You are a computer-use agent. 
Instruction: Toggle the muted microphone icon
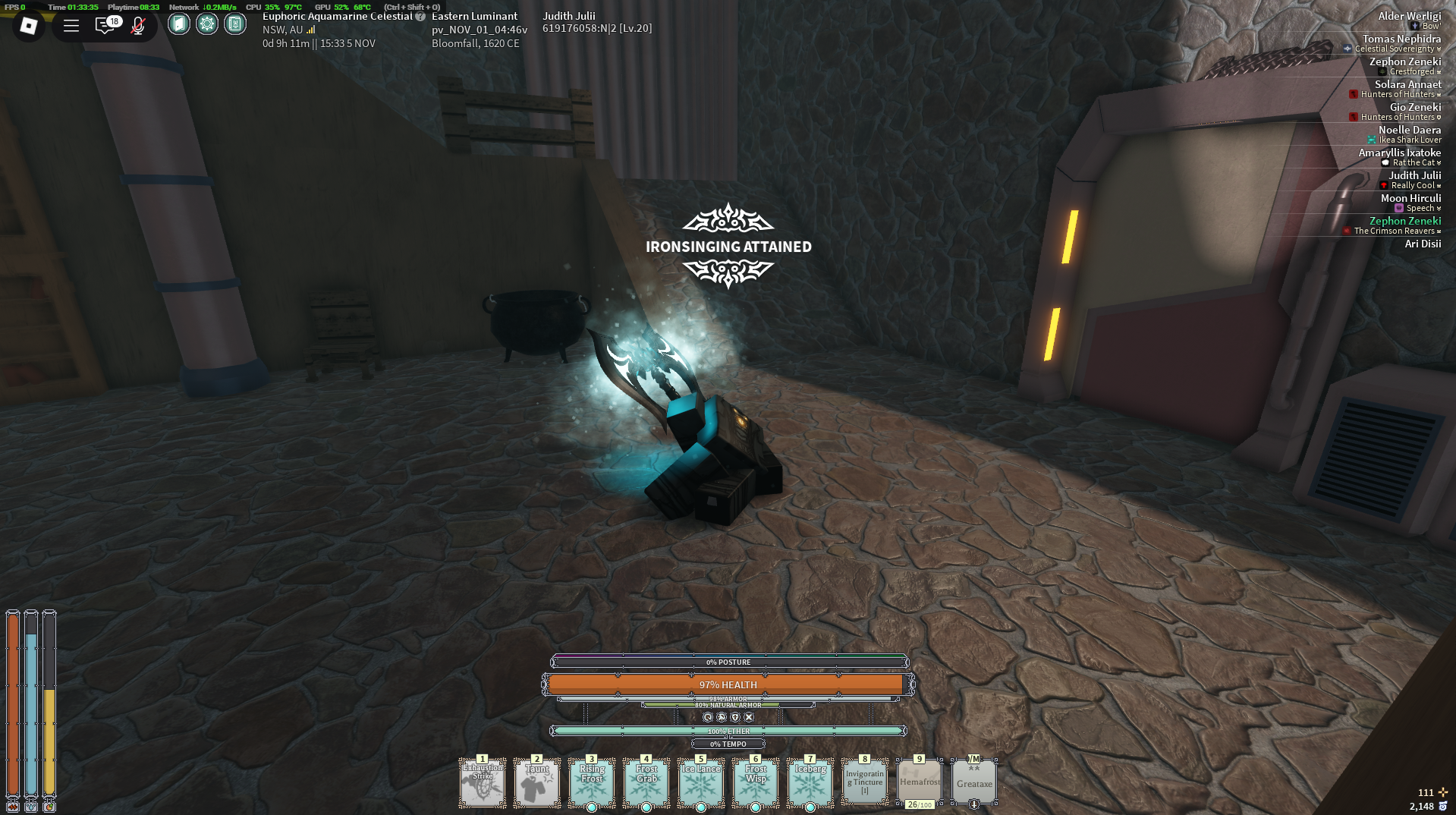tap(138, 26)
